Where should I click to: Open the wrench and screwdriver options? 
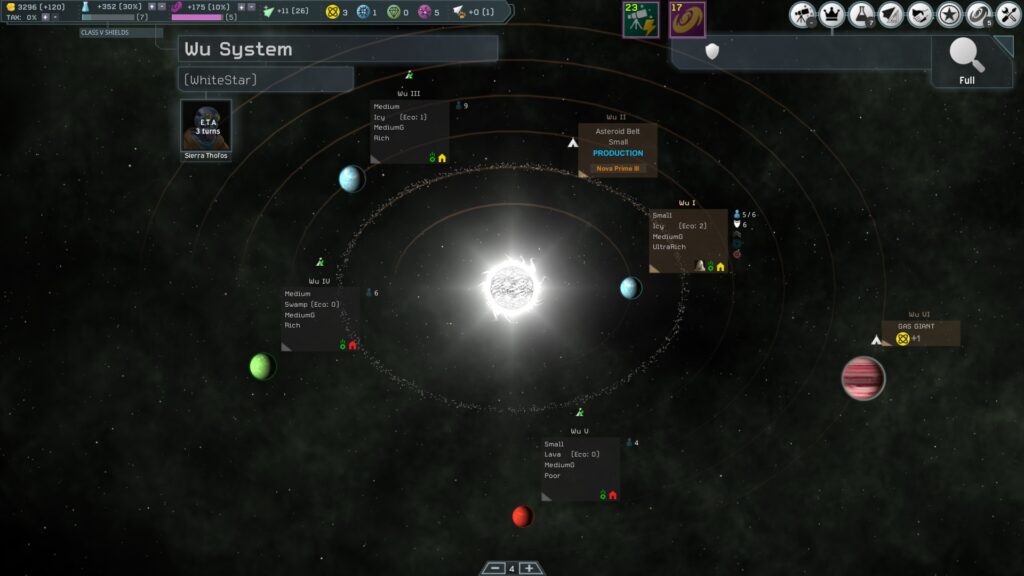[x=1008, y=15]
